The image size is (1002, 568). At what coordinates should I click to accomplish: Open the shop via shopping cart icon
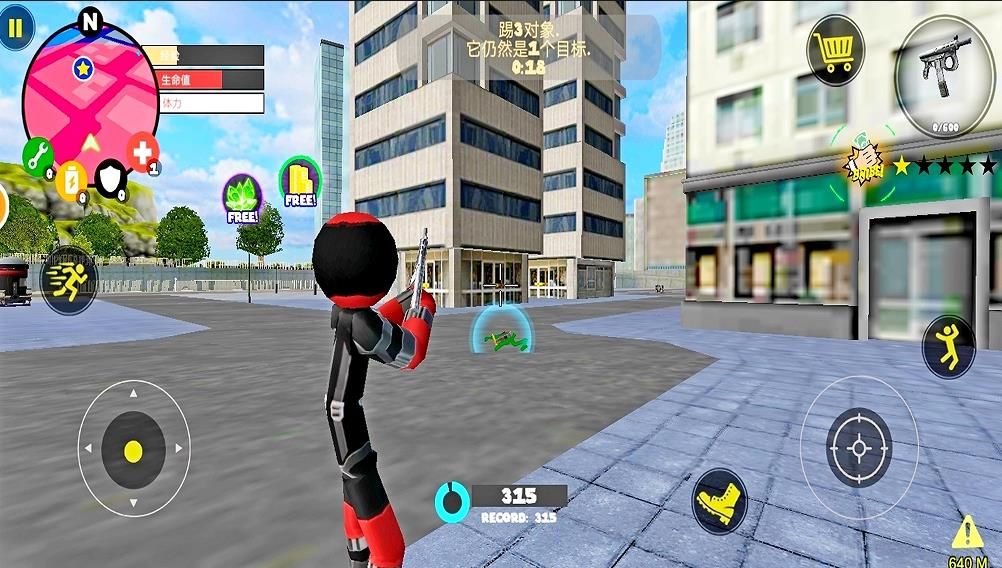[835, 50]
